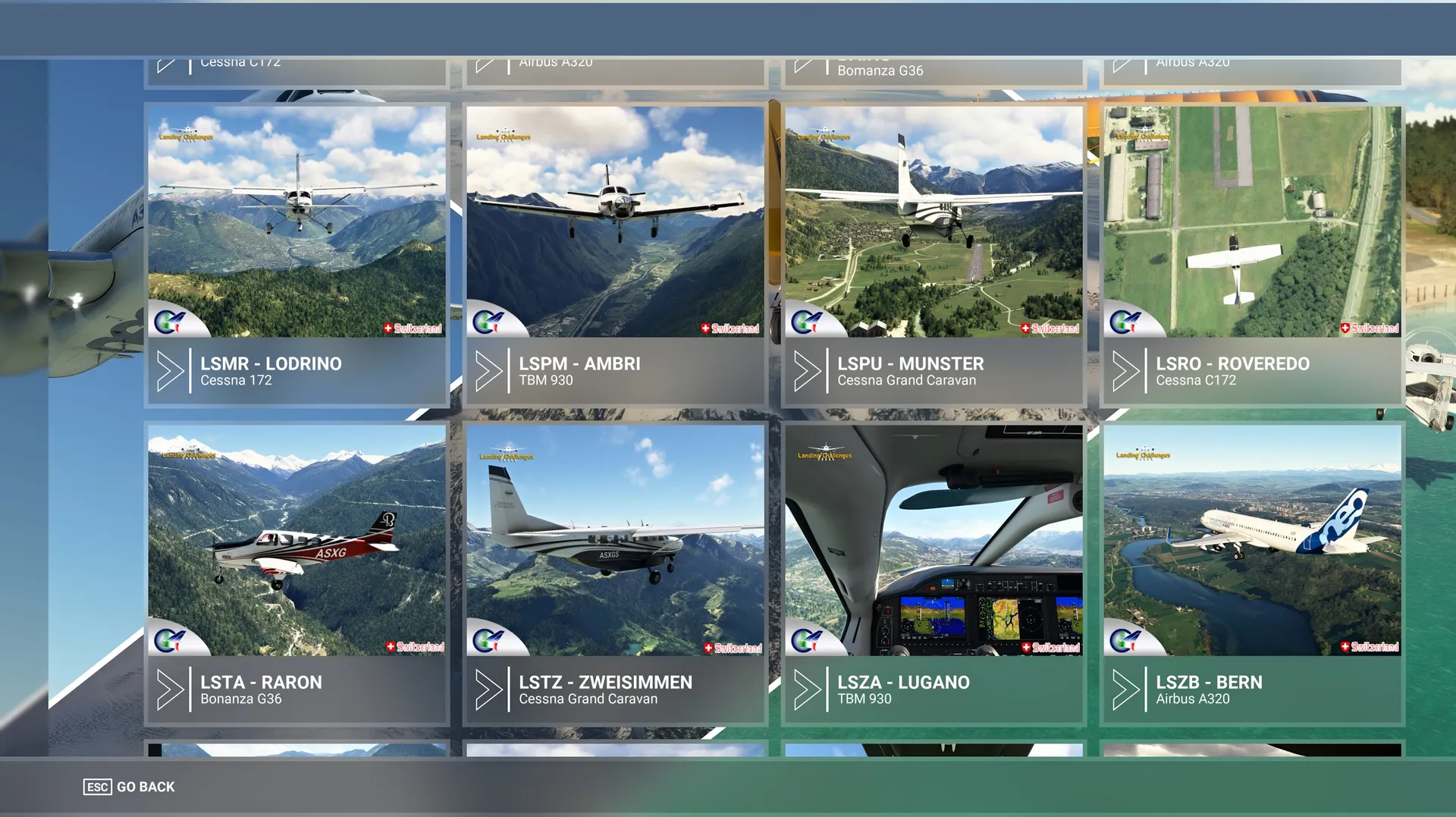Image resolution: width=1456 pixels, height=817 pixels.
Task: Open the LSTA - Raron Bonanza G36 challenge
Action: pos(297,573)
